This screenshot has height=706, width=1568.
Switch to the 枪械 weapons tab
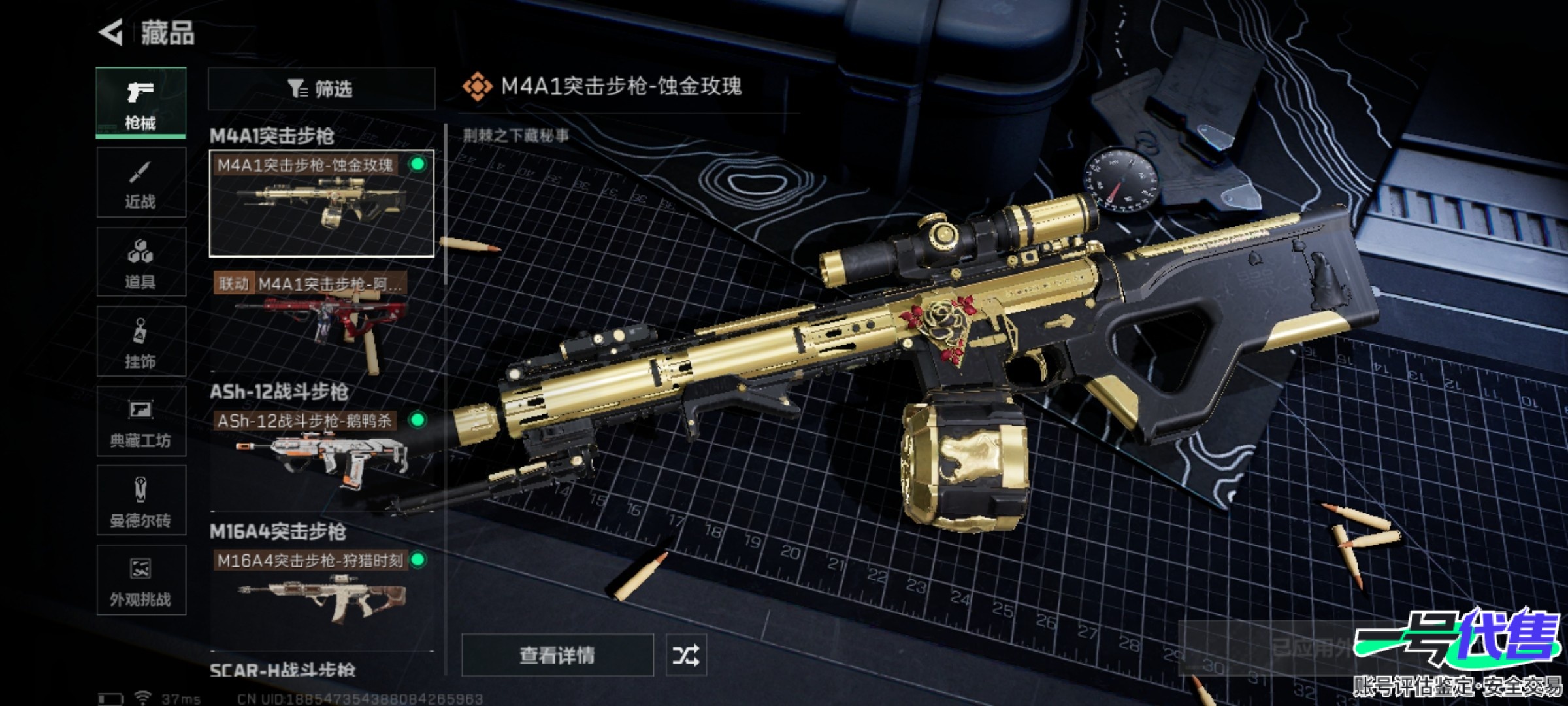pyautogui.click(x=140, y=103)
